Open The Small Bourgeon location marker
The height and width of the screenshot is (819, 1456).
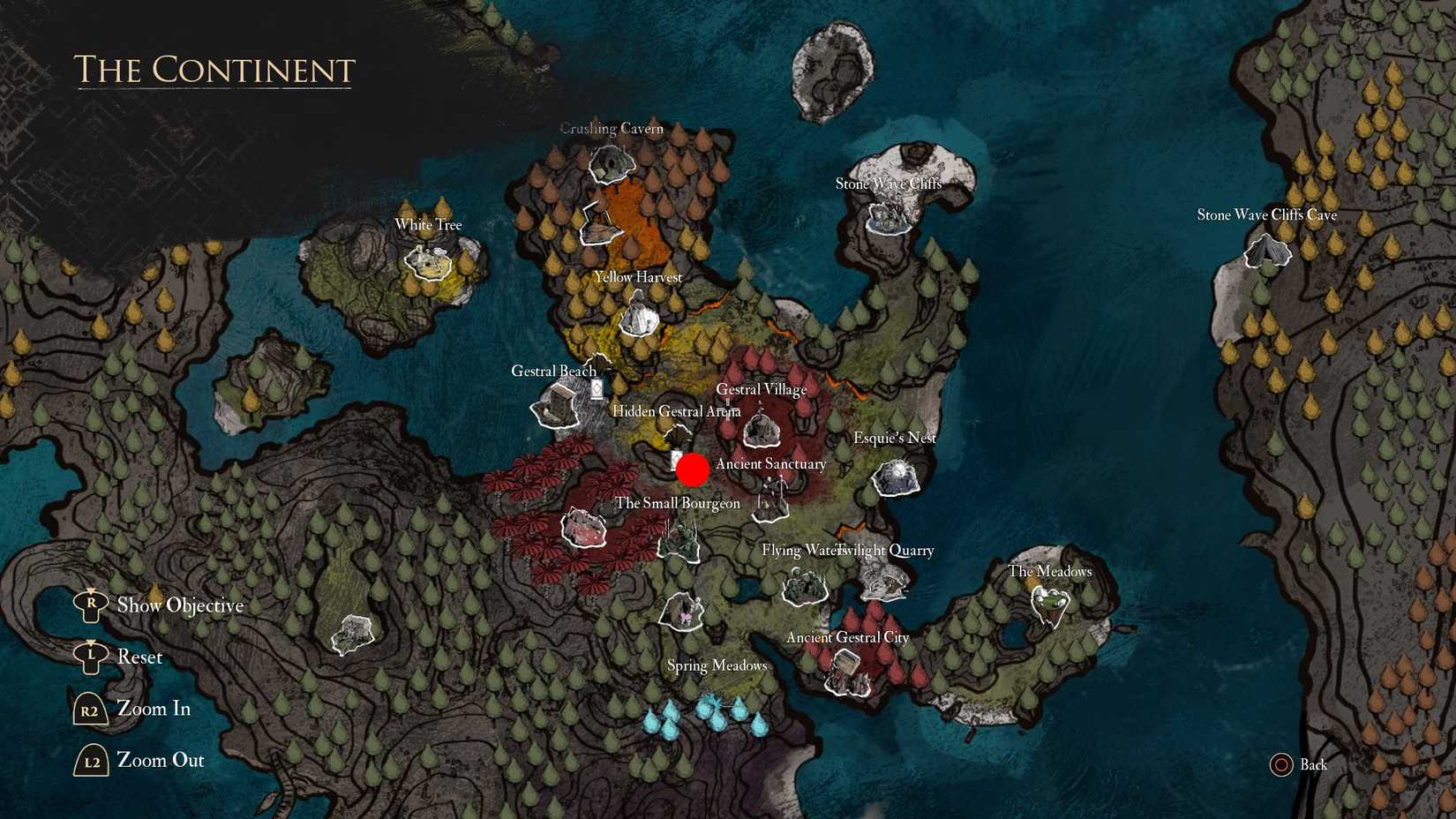click(679, 542)
